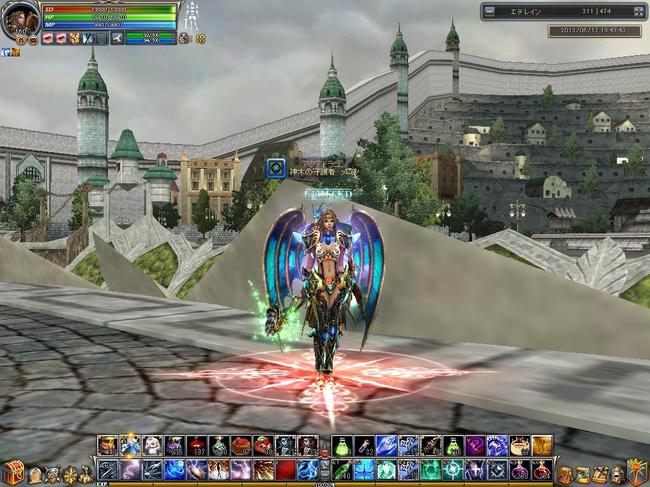Open the treasure chest menu icon
The width and height of the screenshot is (650, 487).
[13, 472]
